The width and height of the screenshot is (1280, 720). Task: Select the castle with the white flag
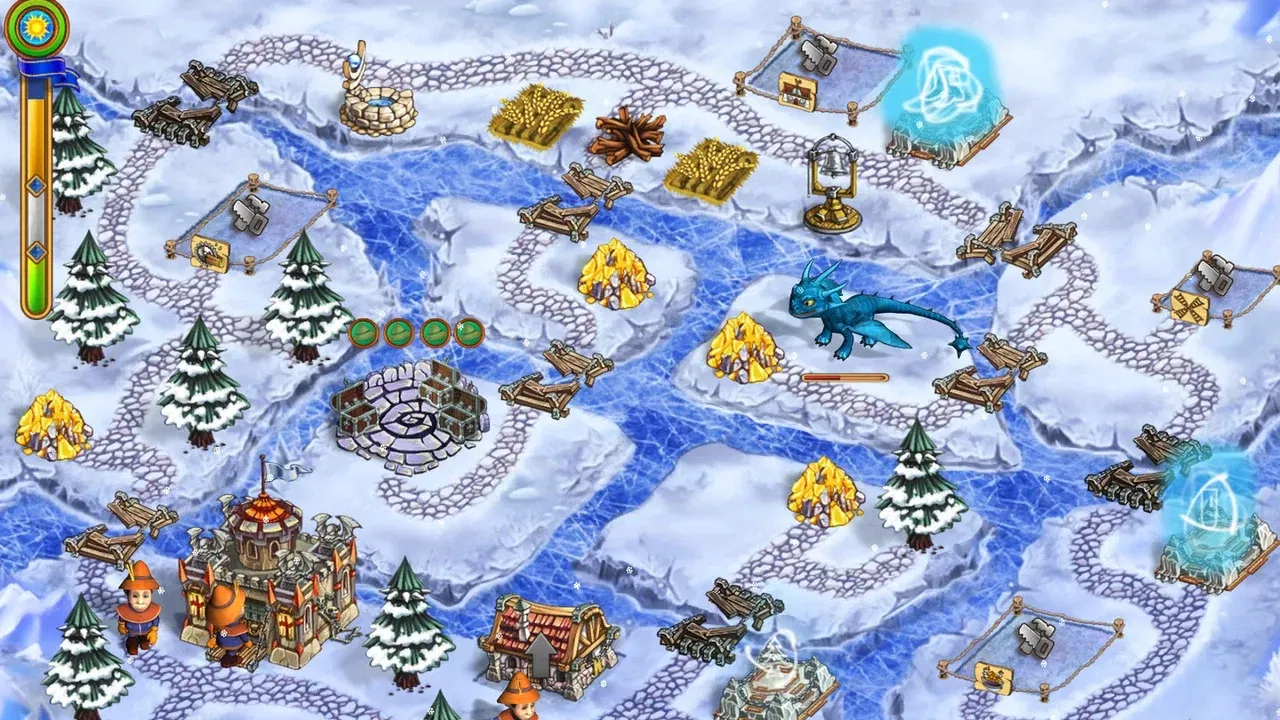point(270,570)
